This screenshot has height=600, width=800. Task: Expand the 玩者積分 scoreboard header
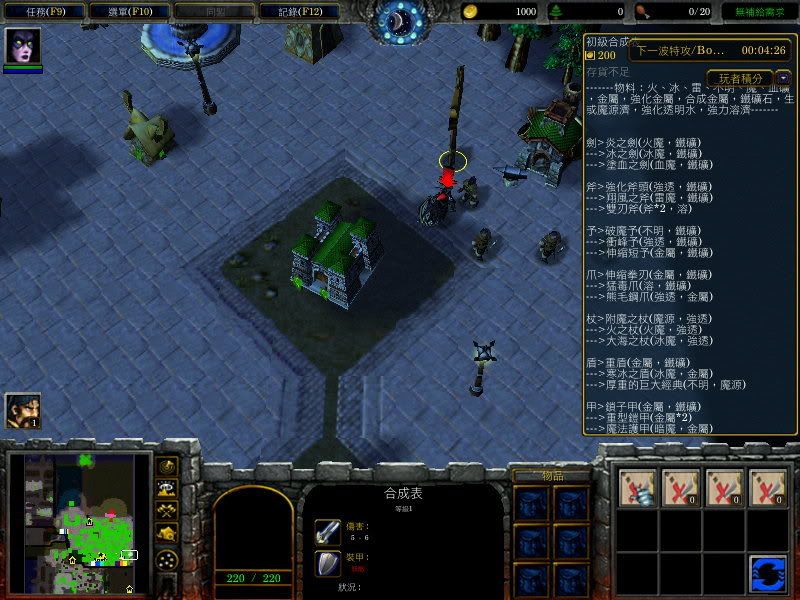pyautogui.click(x=739, y=78)
